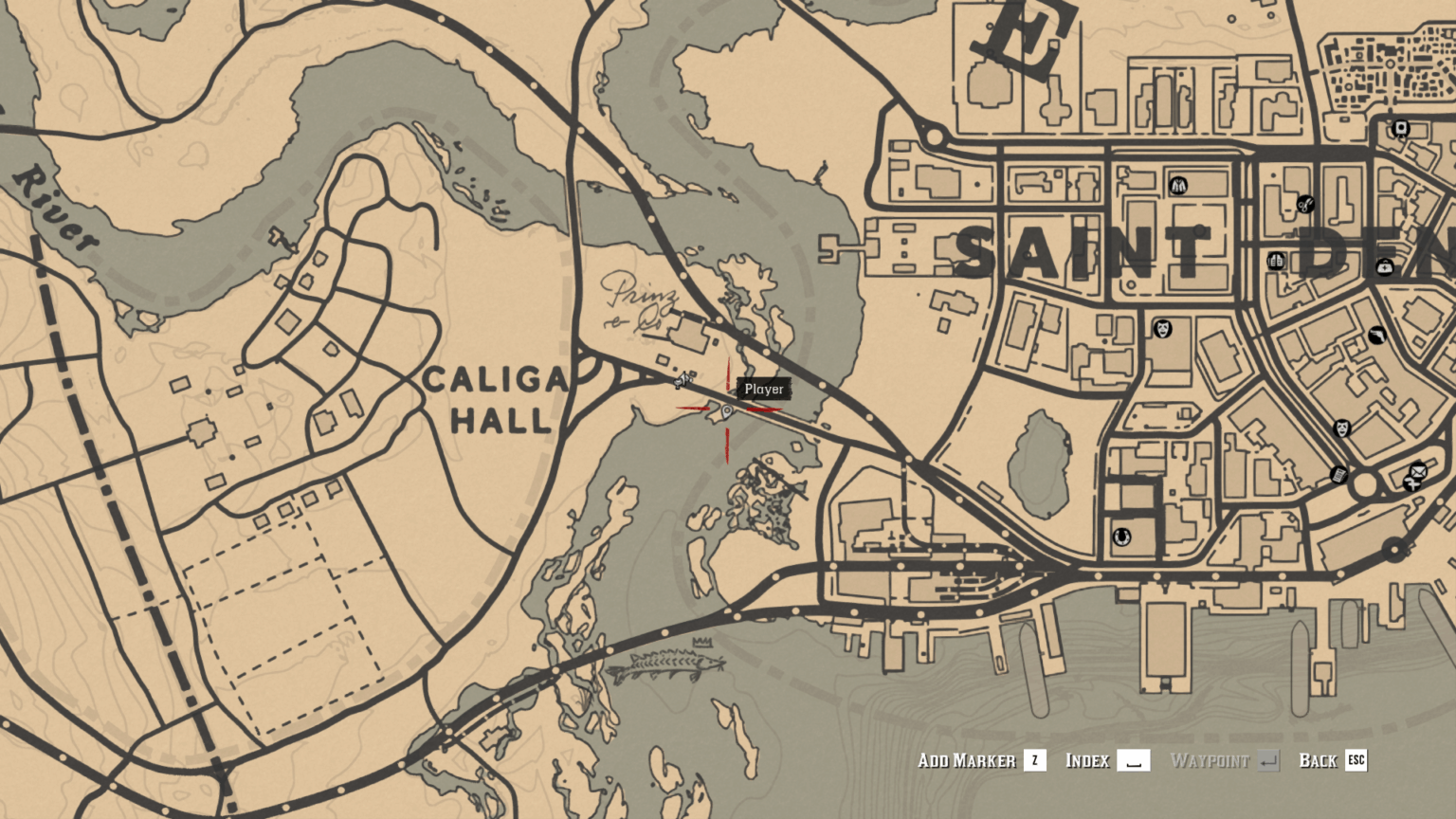1456x819 pixels.
Task: Click the mask icon near the southern docks
Action: [x=1341, y=428]
